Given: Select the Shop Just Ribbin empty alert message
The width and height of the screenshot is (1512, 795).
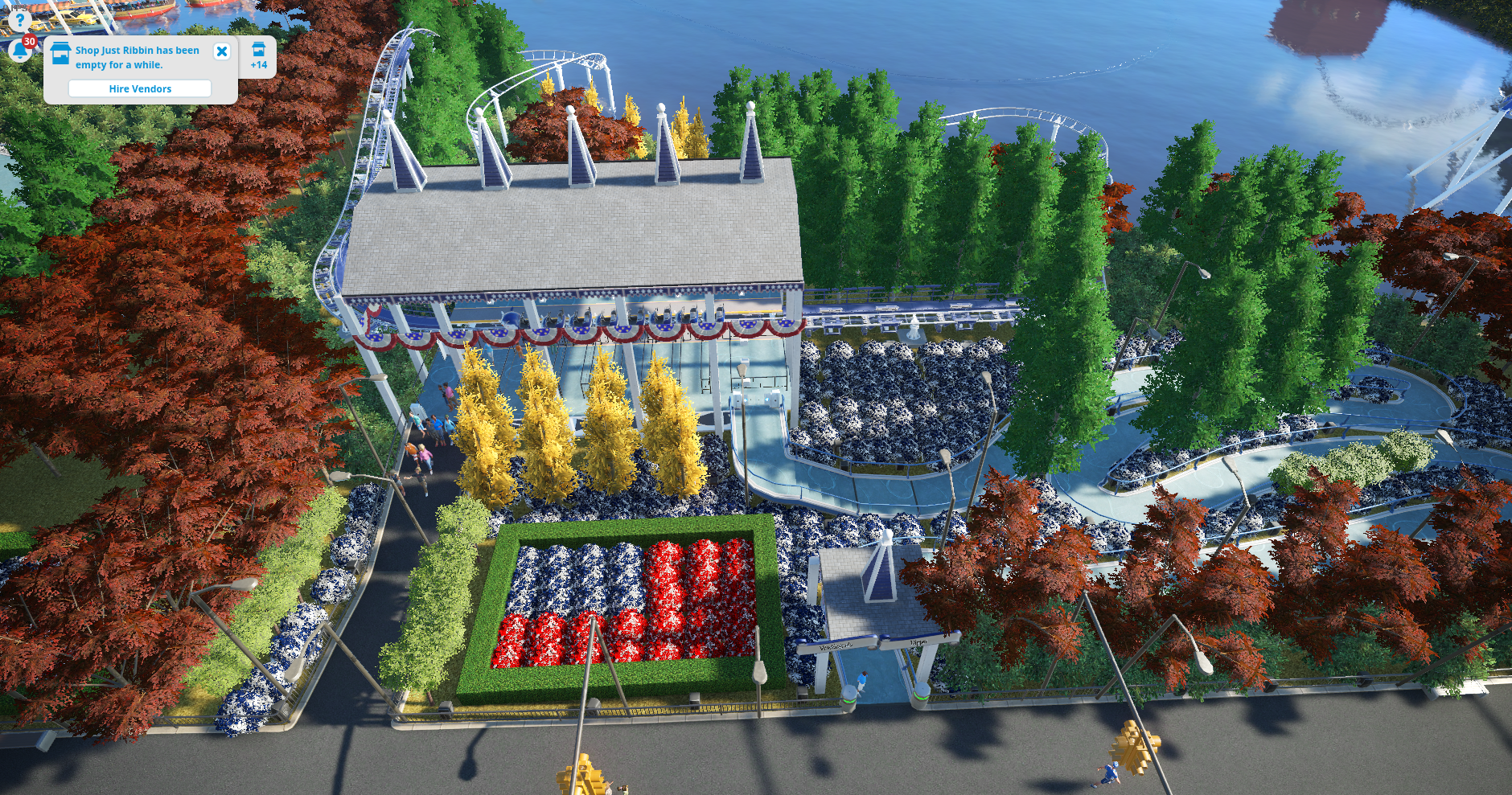Looking at the screenshot, I should (x=137, y=57).
